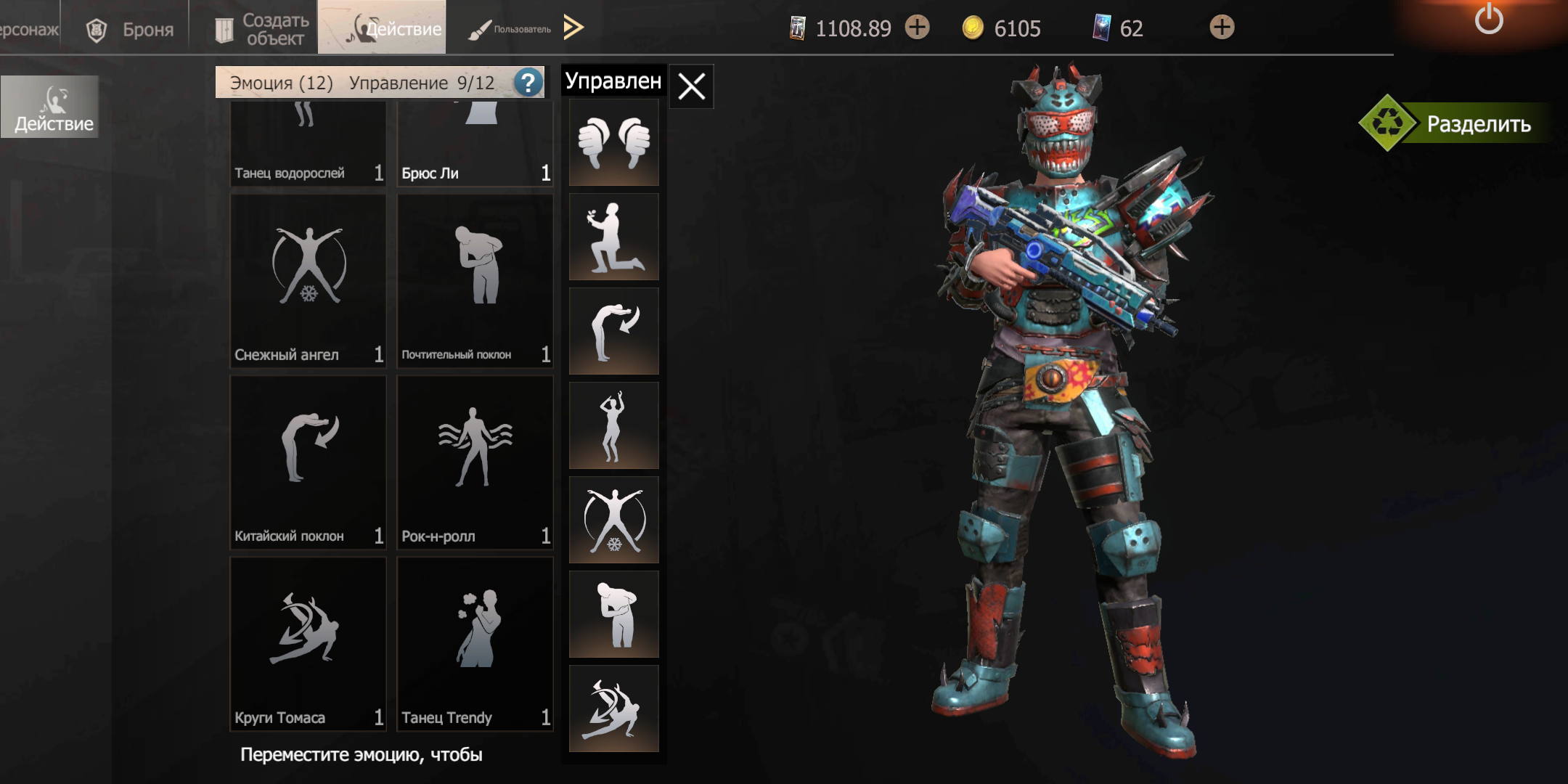
Task: Click the yellow arrow to show more tabs
Action: 573,28
